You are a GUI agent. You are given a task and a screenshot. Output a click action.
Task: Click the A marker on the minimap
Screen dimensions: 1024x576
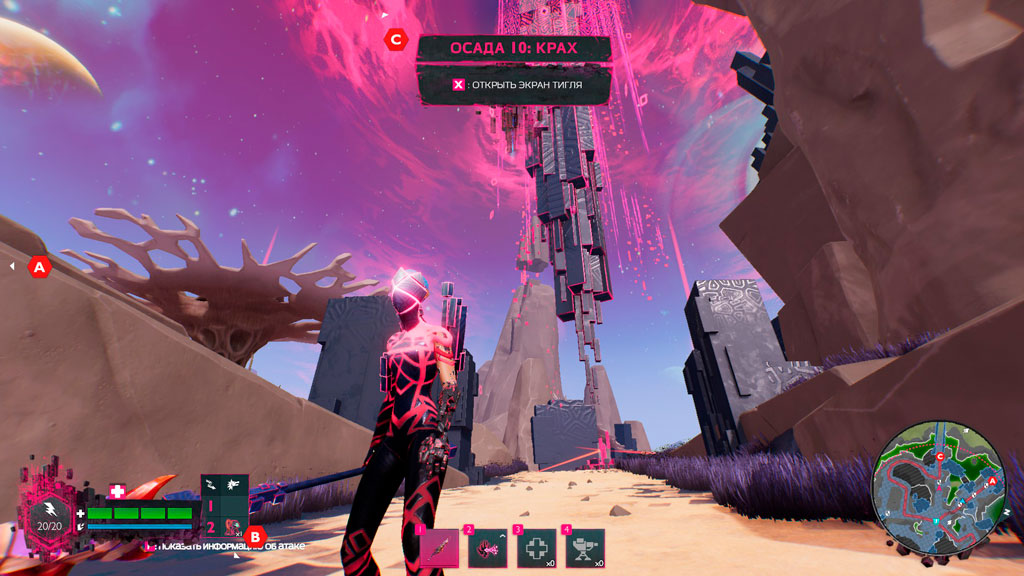[992, 482]
